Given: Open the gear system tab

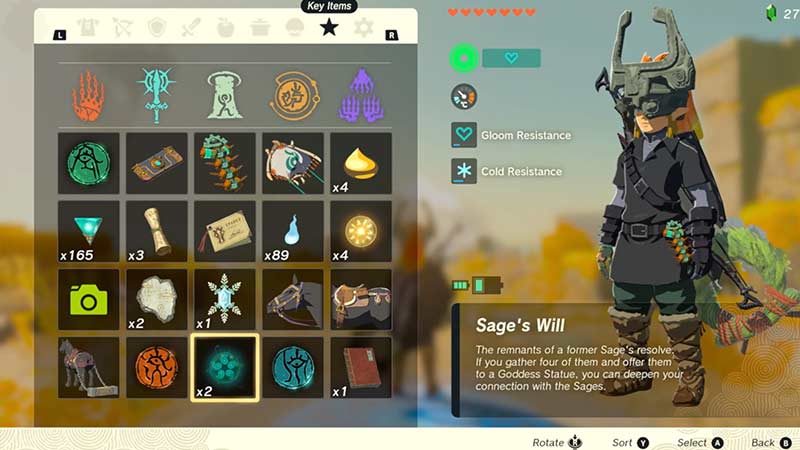Looking at the screenshot, I should (x=363, y=28).
